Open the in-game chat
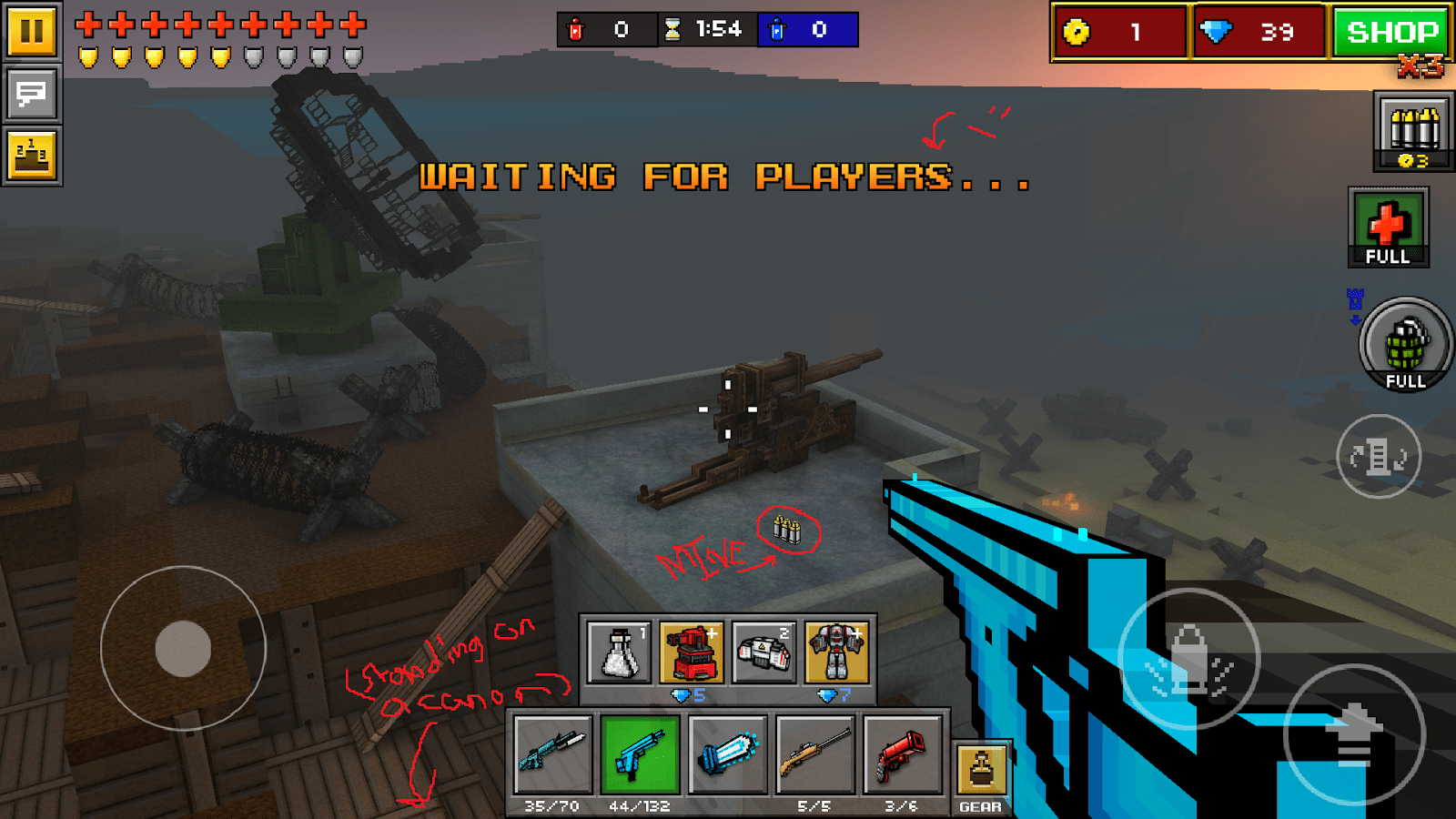Image resolution: width=1456 pixels, height=819 pixels. coord(32,94)
